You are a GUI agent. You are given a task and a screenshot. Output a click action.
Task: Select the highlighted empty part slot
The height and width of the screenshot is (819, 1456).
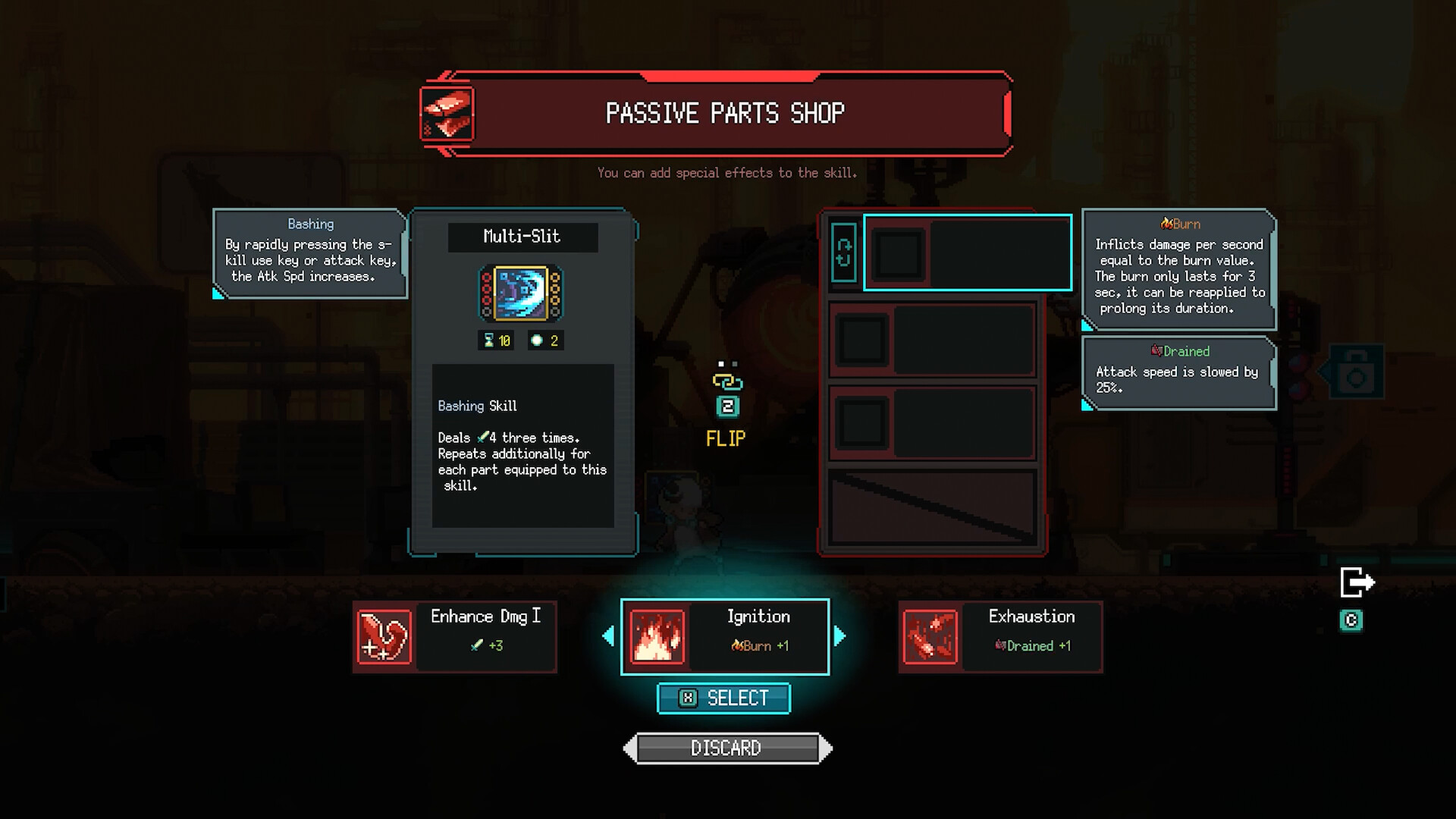(968, 253)
